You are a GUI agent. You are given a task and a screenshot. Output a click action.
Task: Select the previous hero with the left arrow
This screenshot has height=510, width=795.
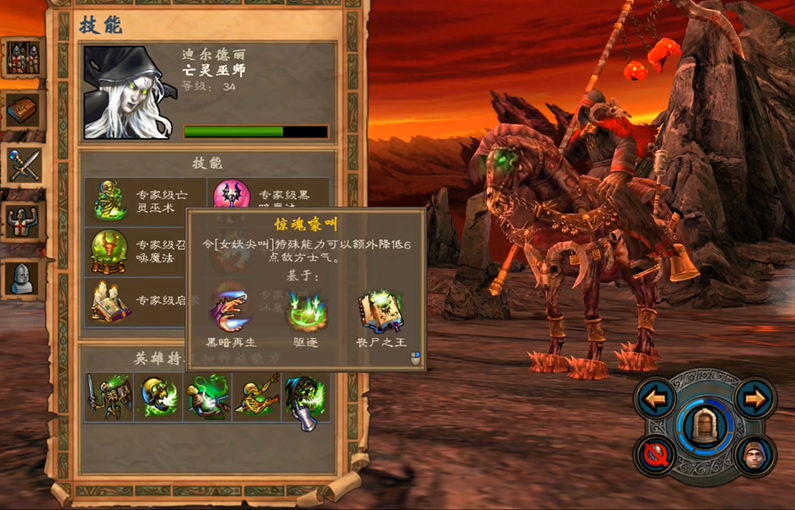point(654,399)
